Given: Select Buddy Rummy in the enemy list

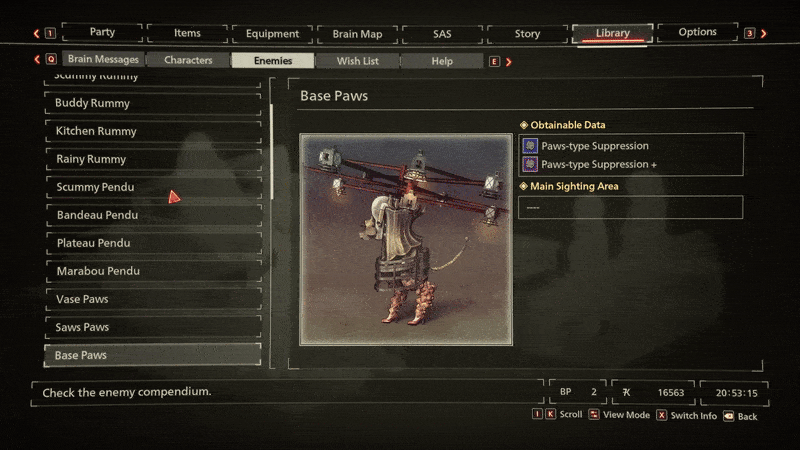Looking at the screenshot, I should (x=152, y=103).
